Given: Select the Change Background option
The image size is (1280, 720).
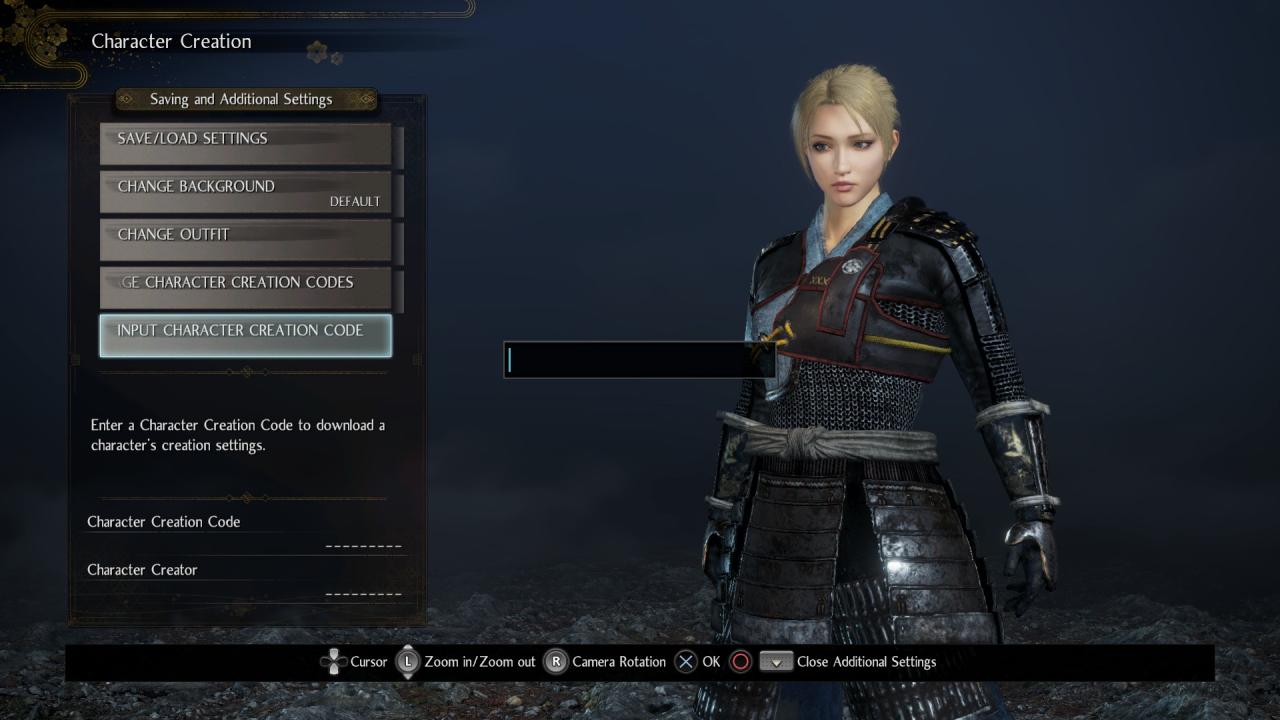Looking at the screenshot, I should (x=245, y=191).
